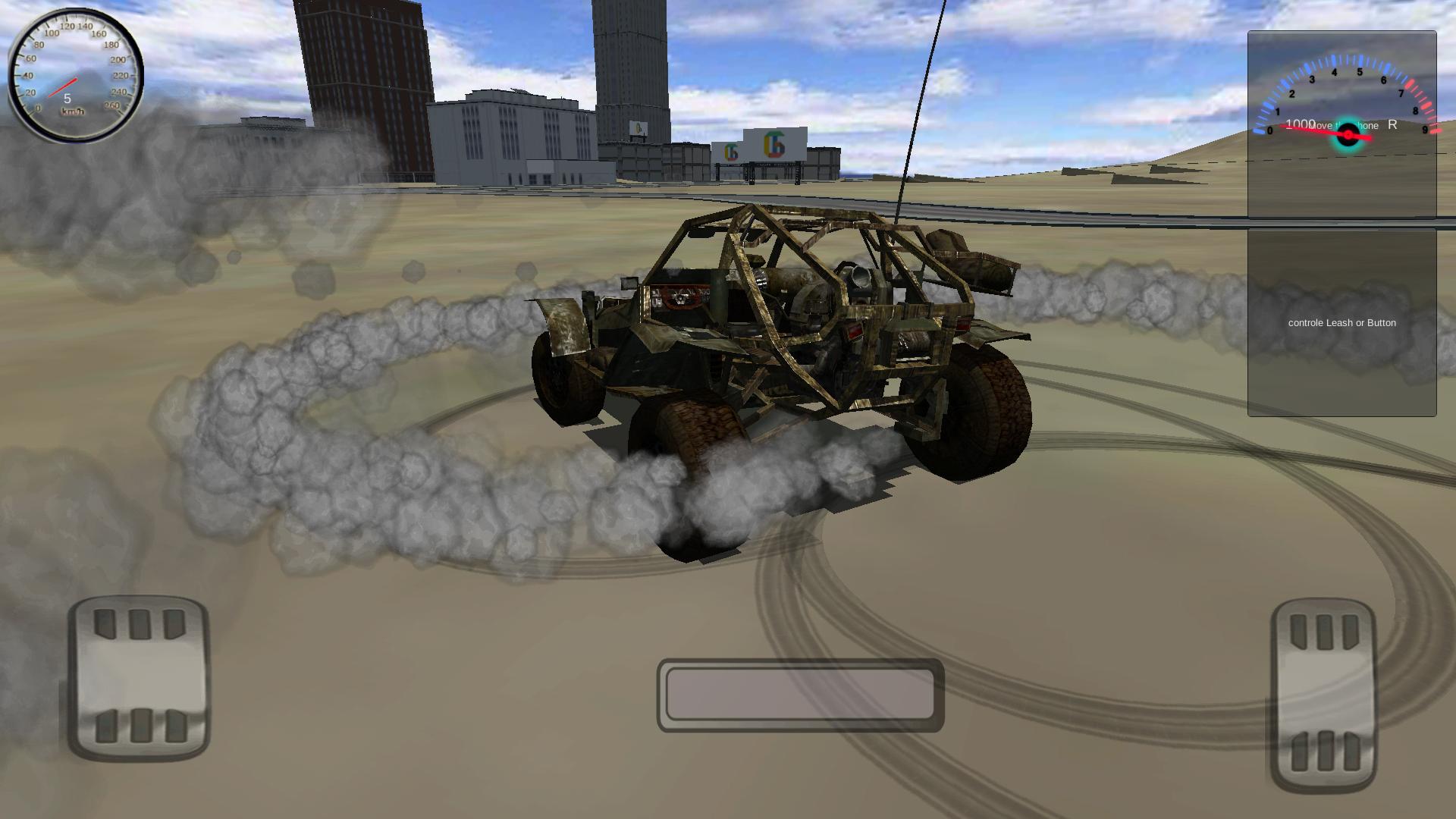This screenshot has width=1456, height=819.
Task: Tap 'controle Leash or Button' to switch control mode
Action: [1341, 322]
